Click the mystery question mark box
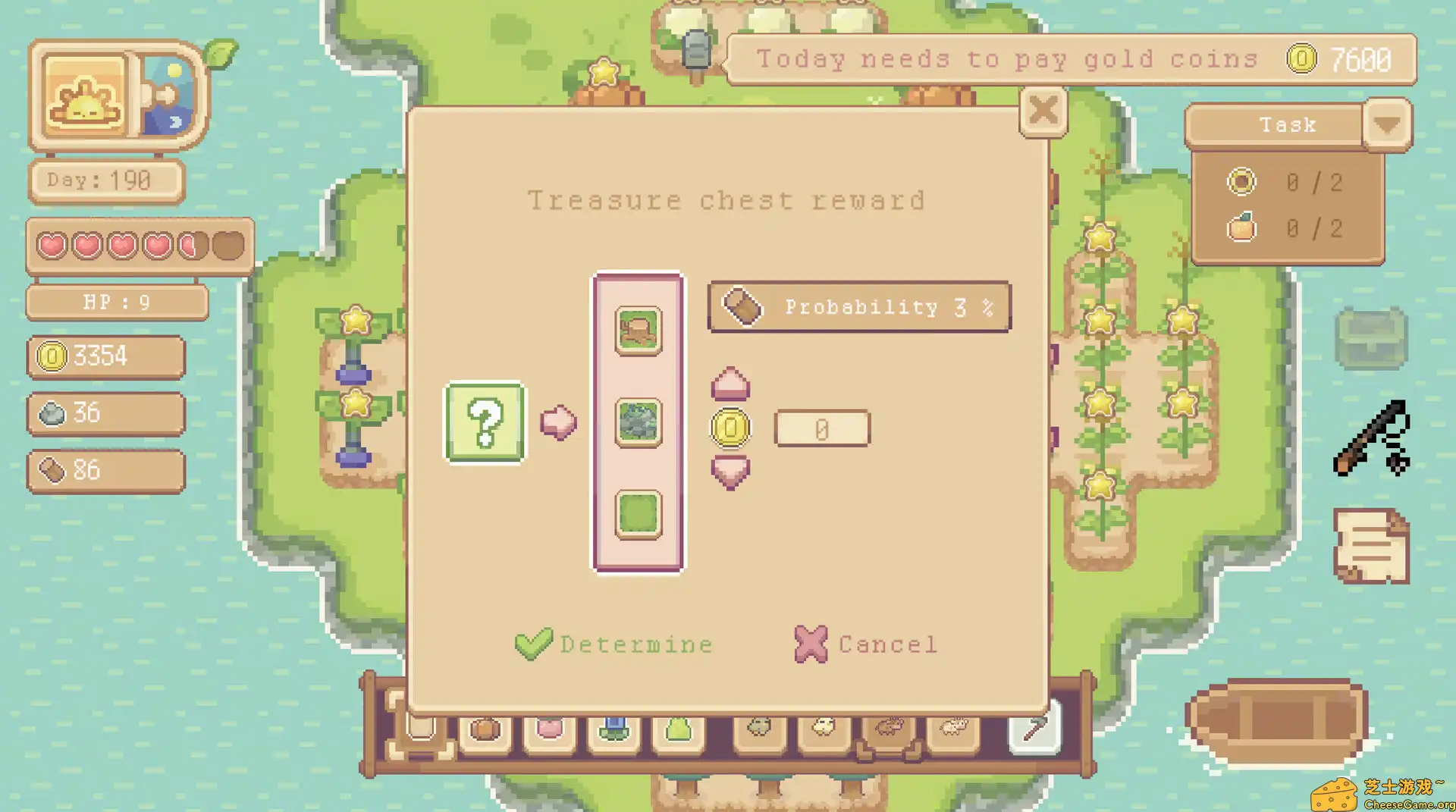The image size is (1456, 812). (485, 425)
